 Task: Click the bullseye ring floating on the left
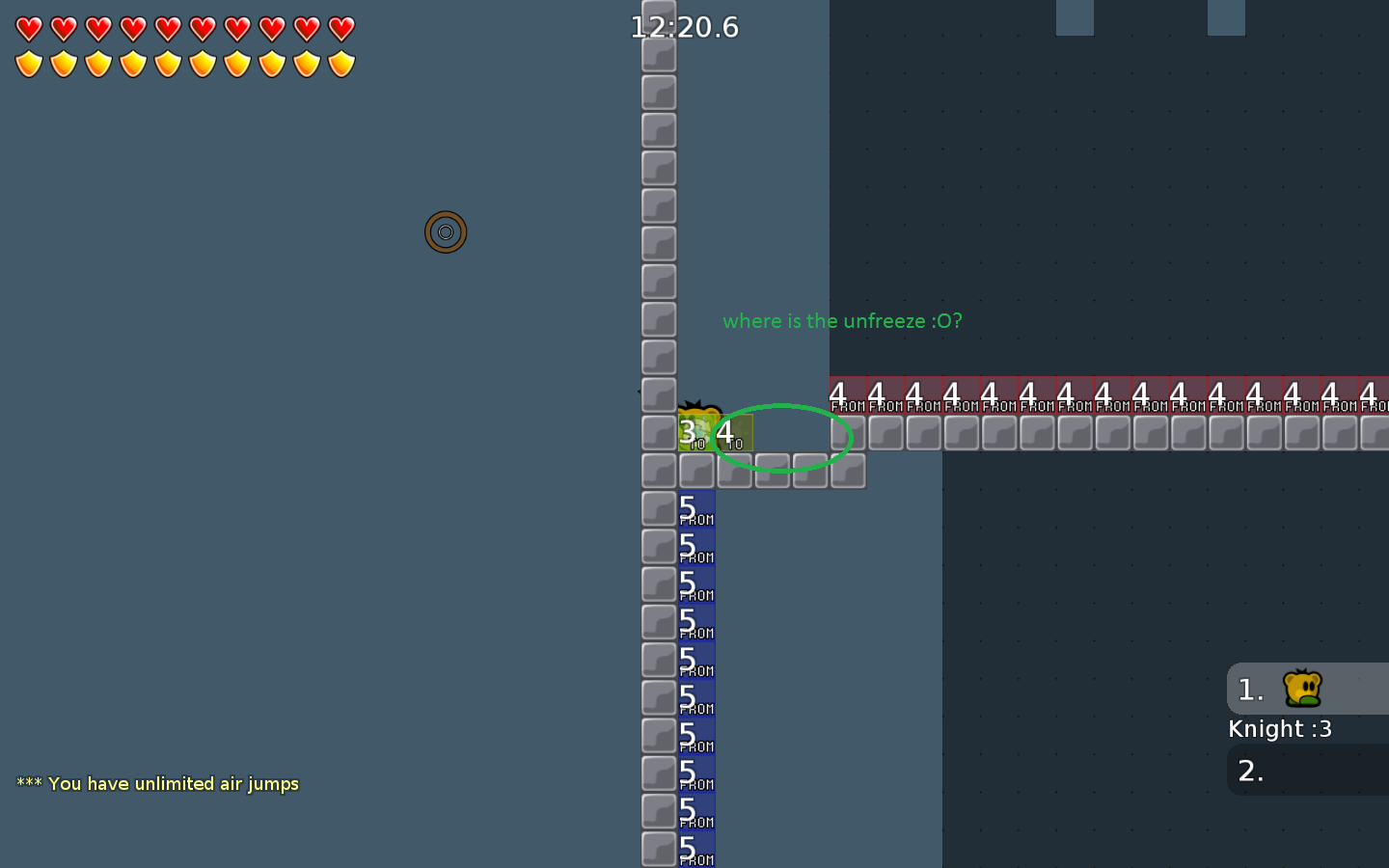[x=446, y=232]
